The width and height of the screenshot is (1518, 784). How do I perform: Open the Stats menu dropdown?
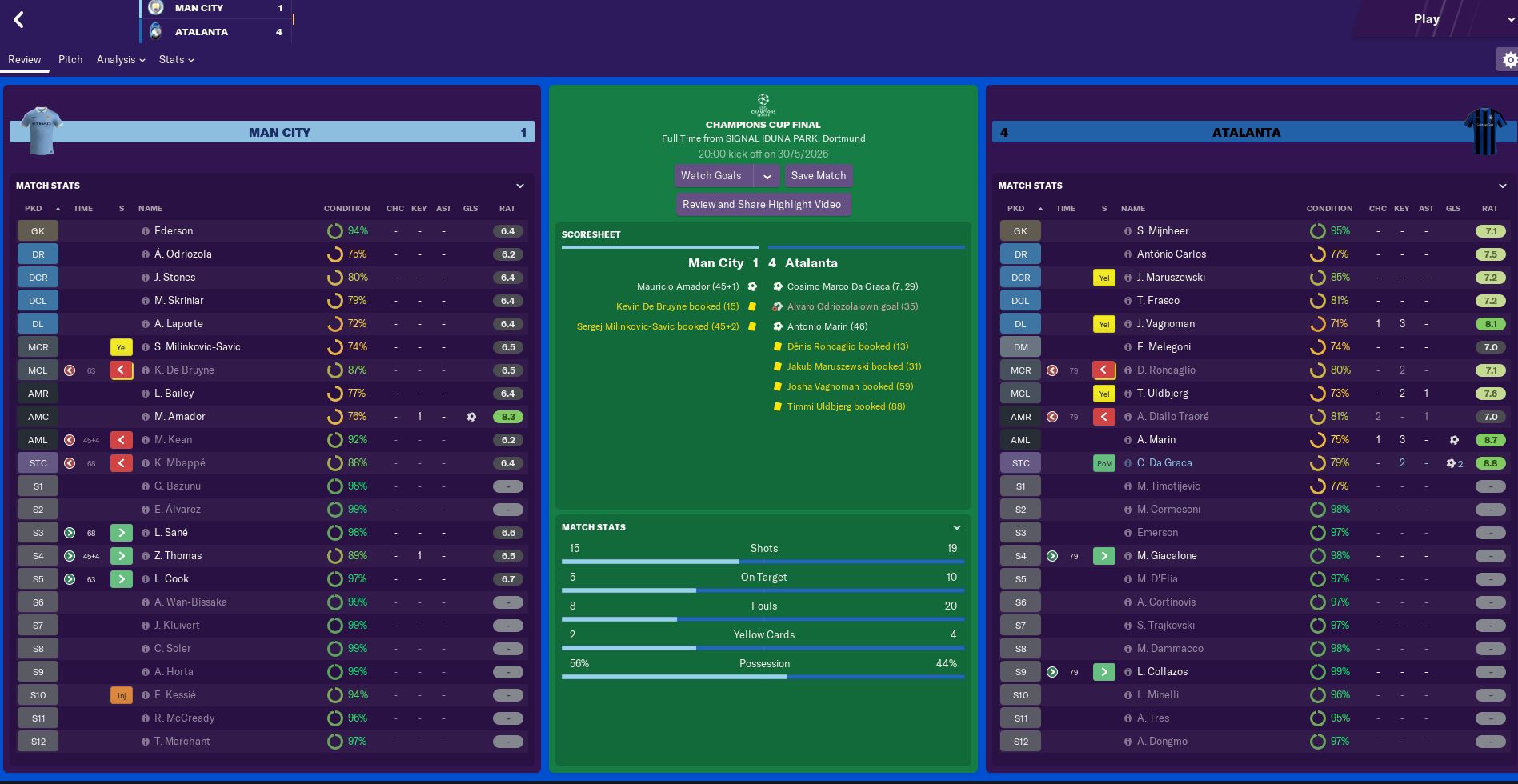click(176, 59)
